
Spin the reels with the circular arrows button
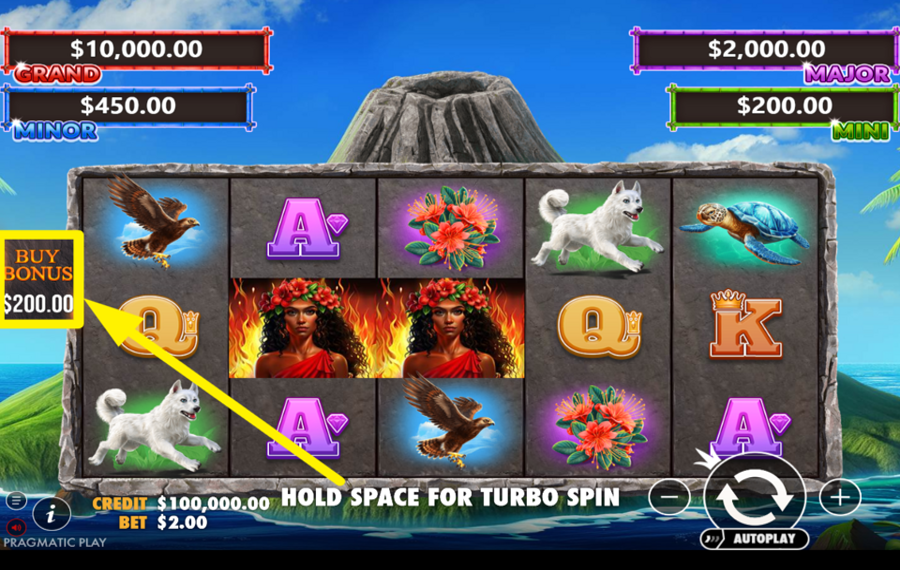(x=755, y=497)
